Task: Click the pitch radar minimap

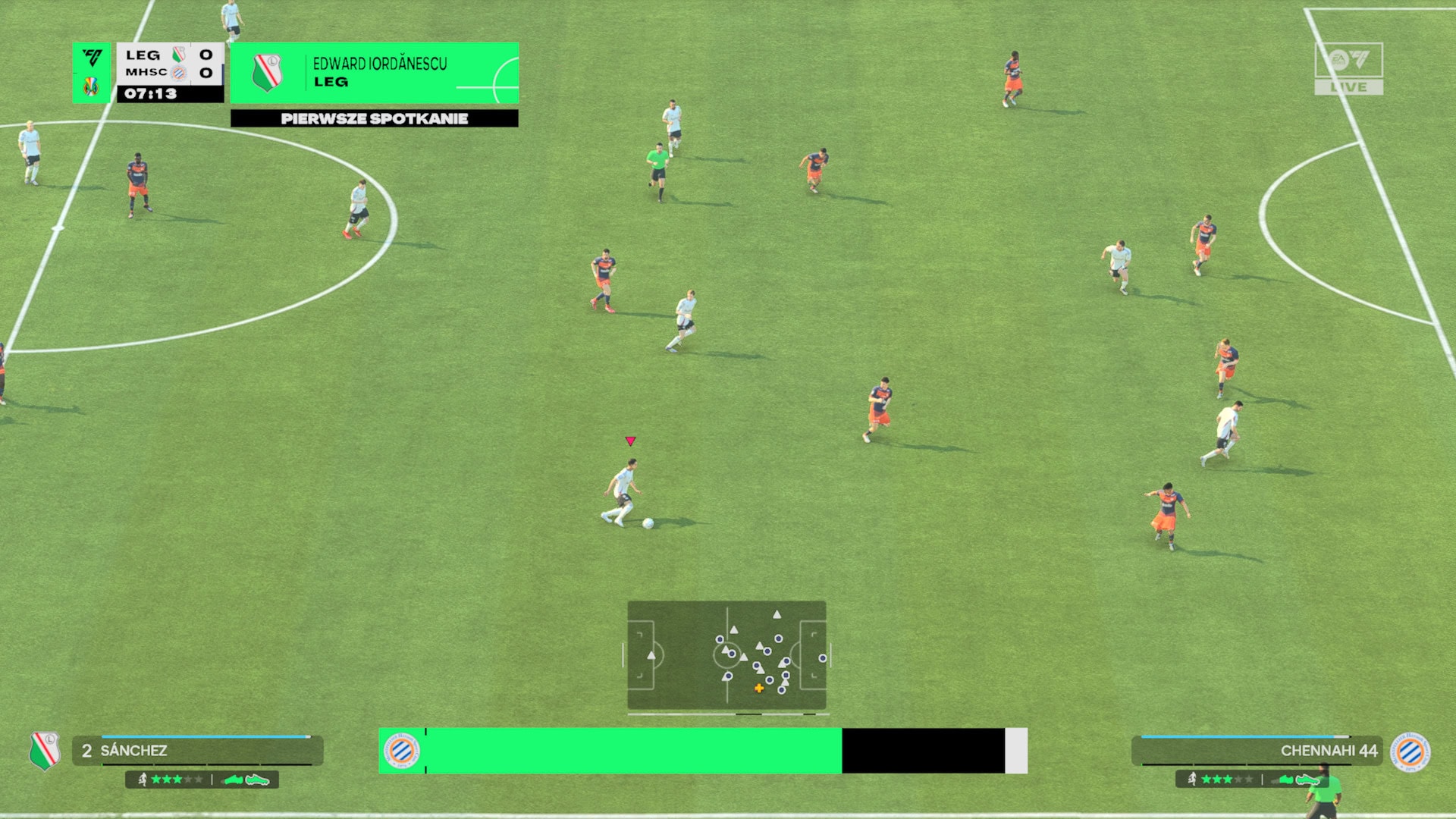Action: tap(726, 655)
